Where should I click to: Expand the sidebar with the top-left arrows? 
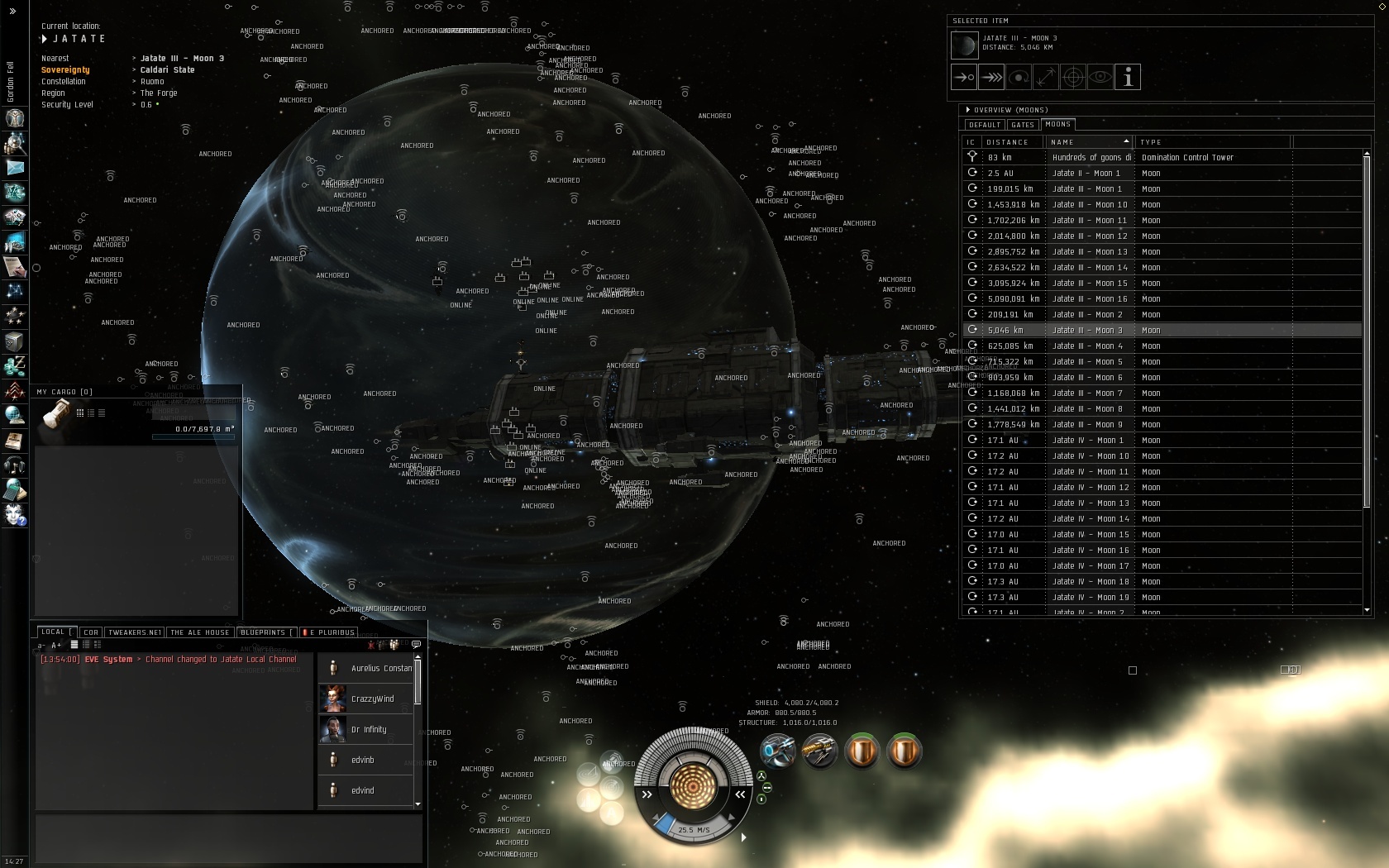12,12
